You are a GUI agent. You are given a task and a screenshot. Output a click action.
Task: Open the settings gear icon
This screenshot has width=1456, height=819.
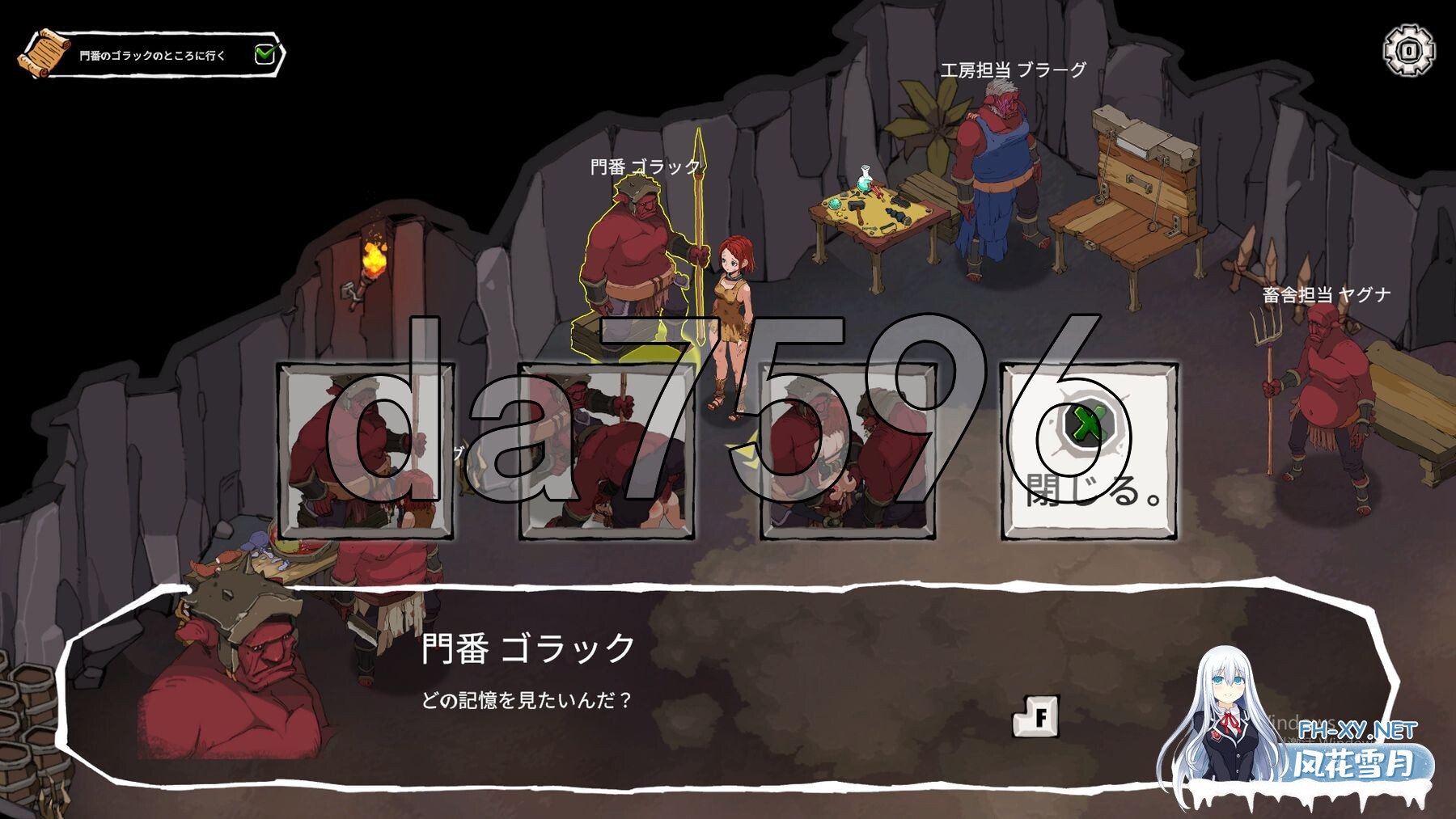[x=1409, y=50]
